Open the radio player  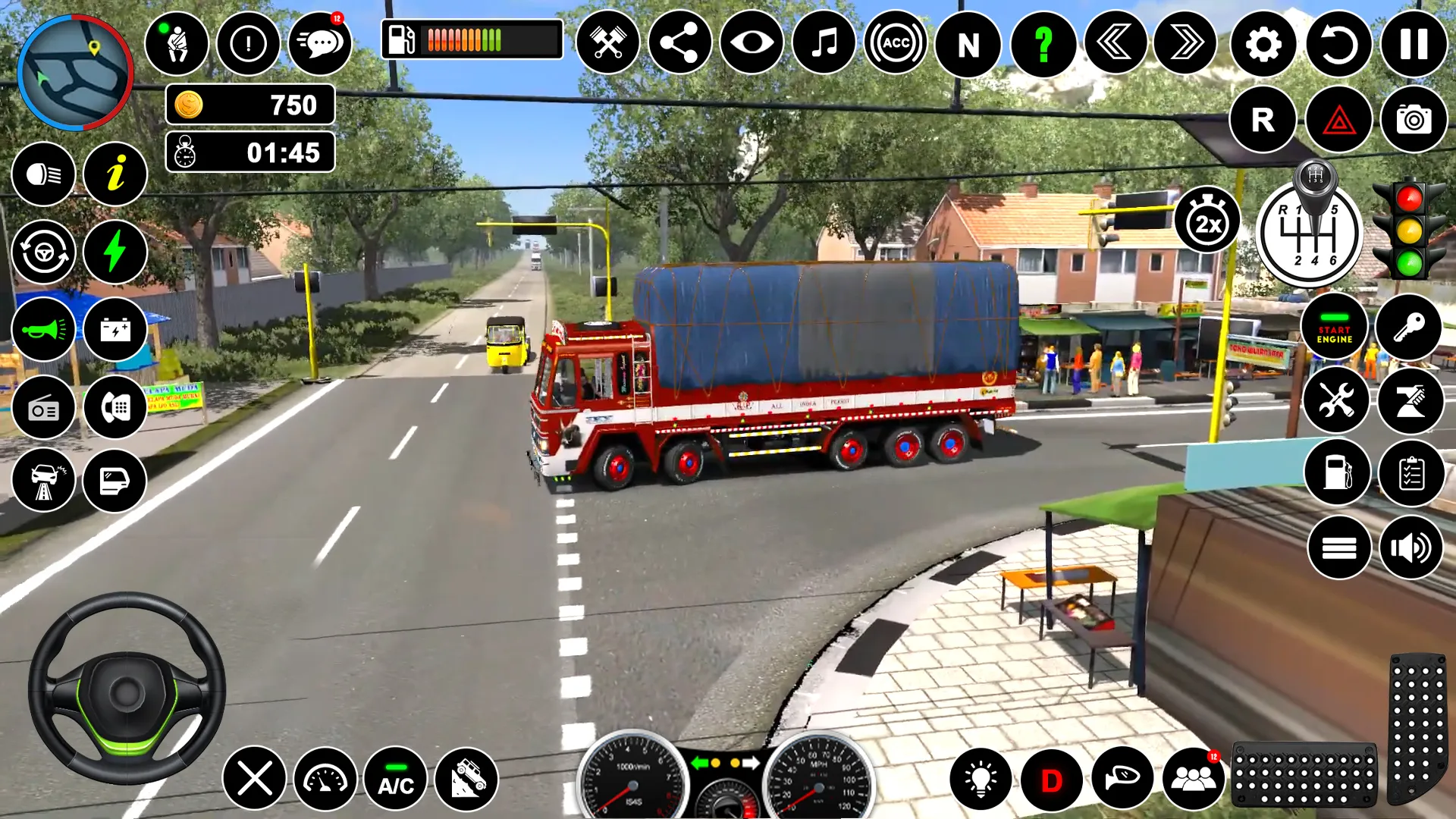coord(43,407)
